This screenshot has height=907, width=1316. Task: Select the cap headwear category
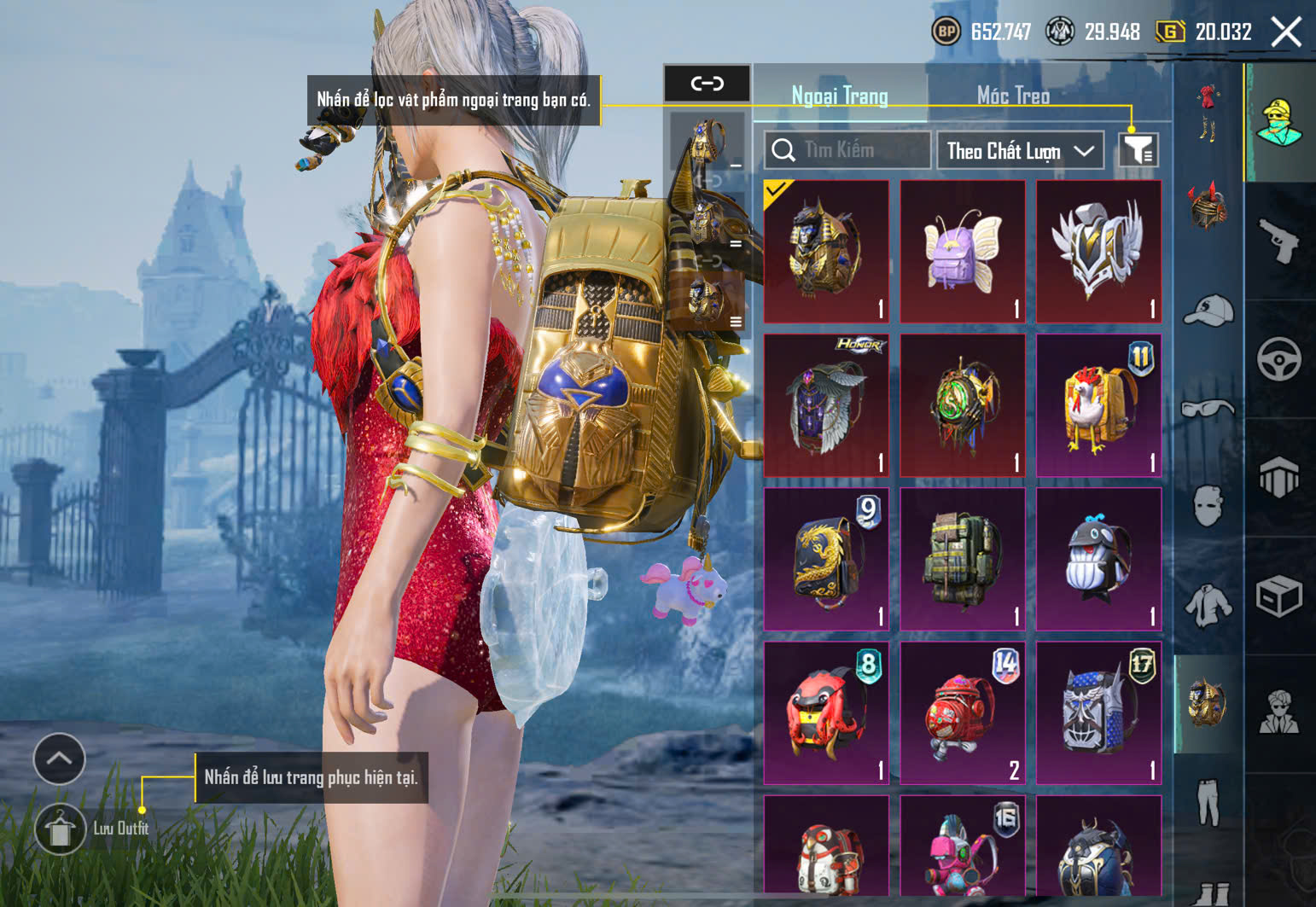tap(1208, 311)
